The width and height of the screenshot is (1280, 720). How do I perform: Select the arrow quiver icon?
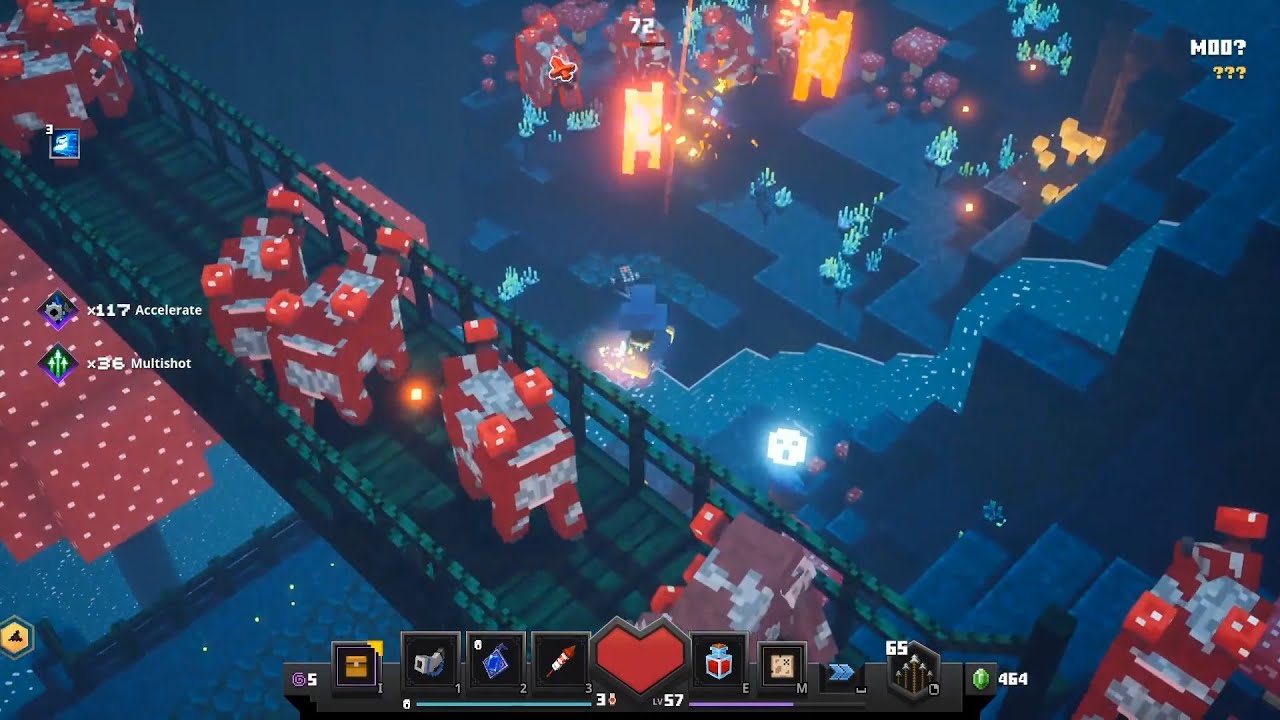(x=912, y=674)
